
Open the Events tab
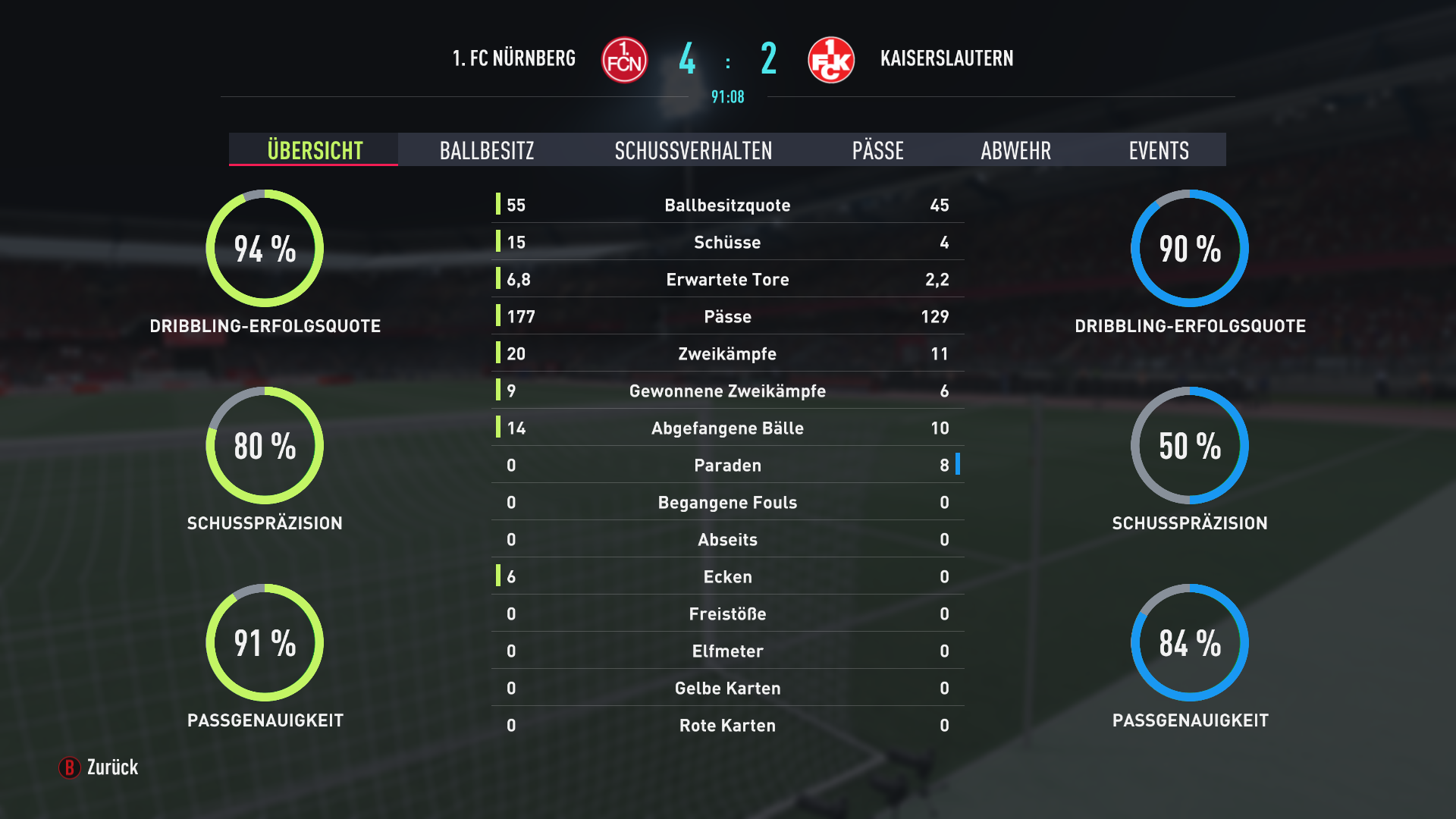1158,150
